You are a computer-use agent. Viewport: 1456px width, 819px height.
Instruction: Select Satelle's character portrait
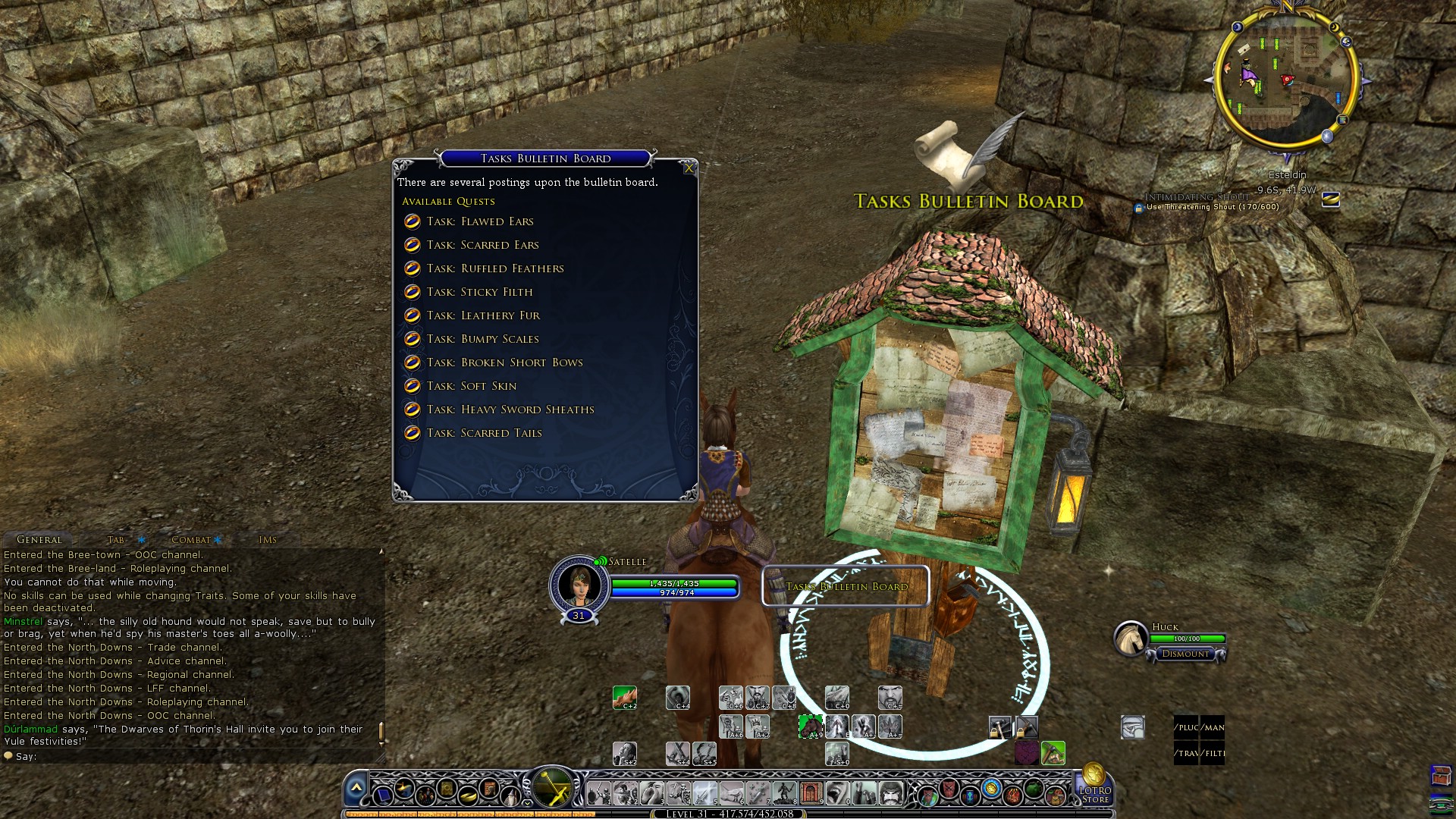click(579, 584)
